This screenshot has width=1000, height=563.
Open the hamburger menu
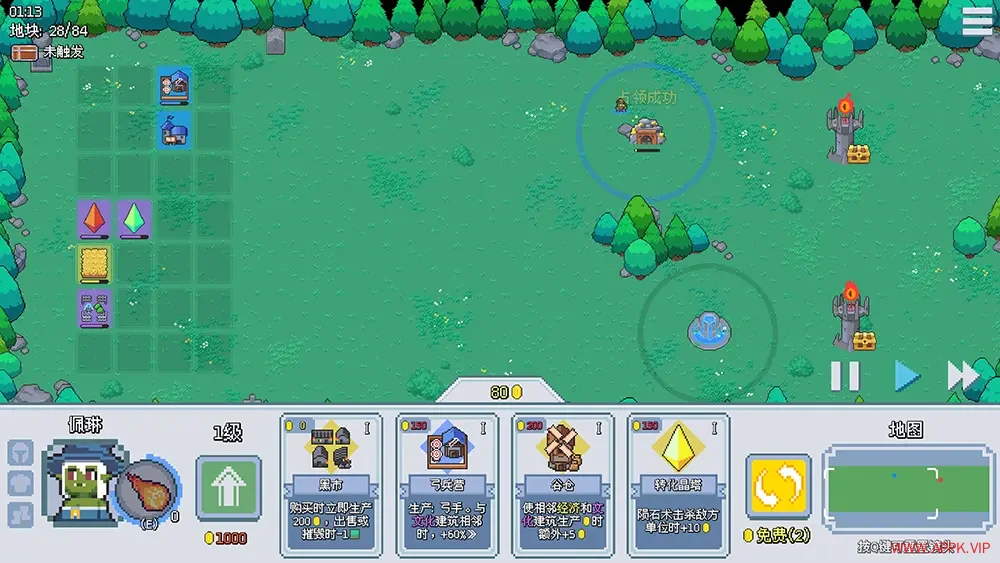(977, 21)
